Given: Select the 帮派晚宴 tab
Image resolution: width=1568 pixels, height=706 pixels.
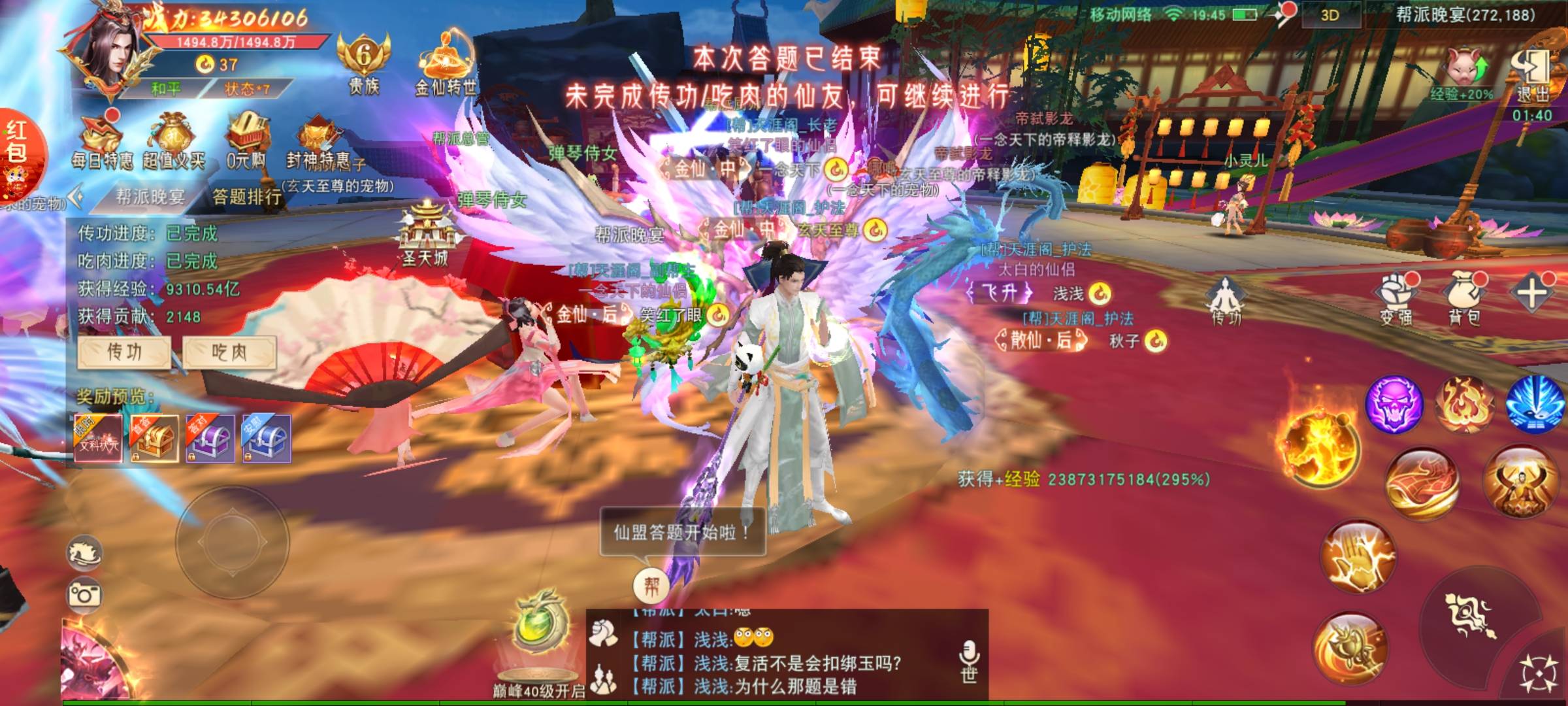Looking at the screenshot, I should [150, 196].
